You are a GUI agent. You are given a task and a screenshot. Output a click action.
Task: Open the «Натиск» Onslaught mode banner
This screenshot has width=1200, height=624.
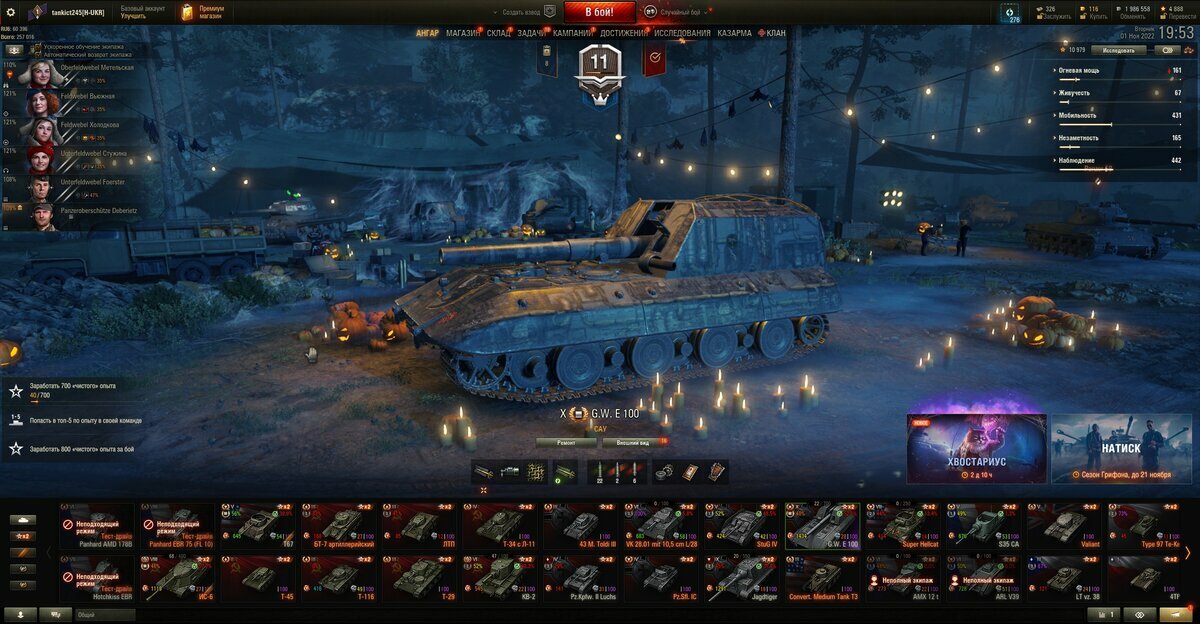(x=1121, y=449)
